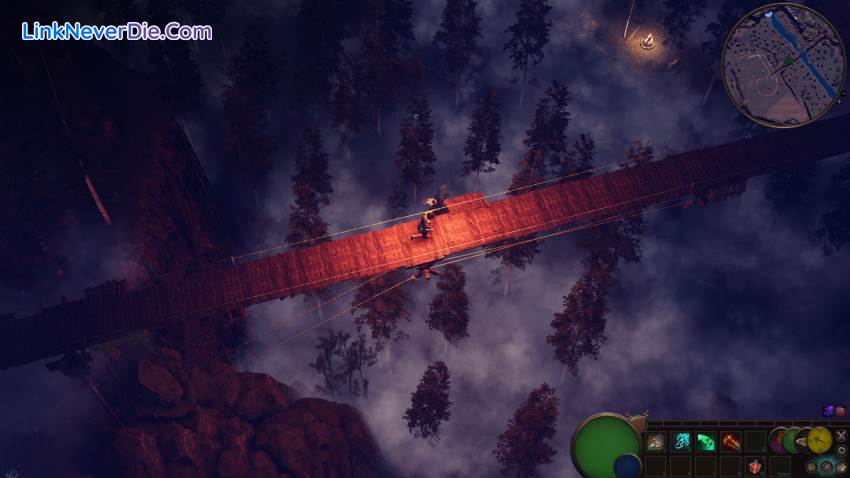Viewport: 850px width, 478px height.
Task: Open the circular minimap
Action: click(x=783, y=65)
